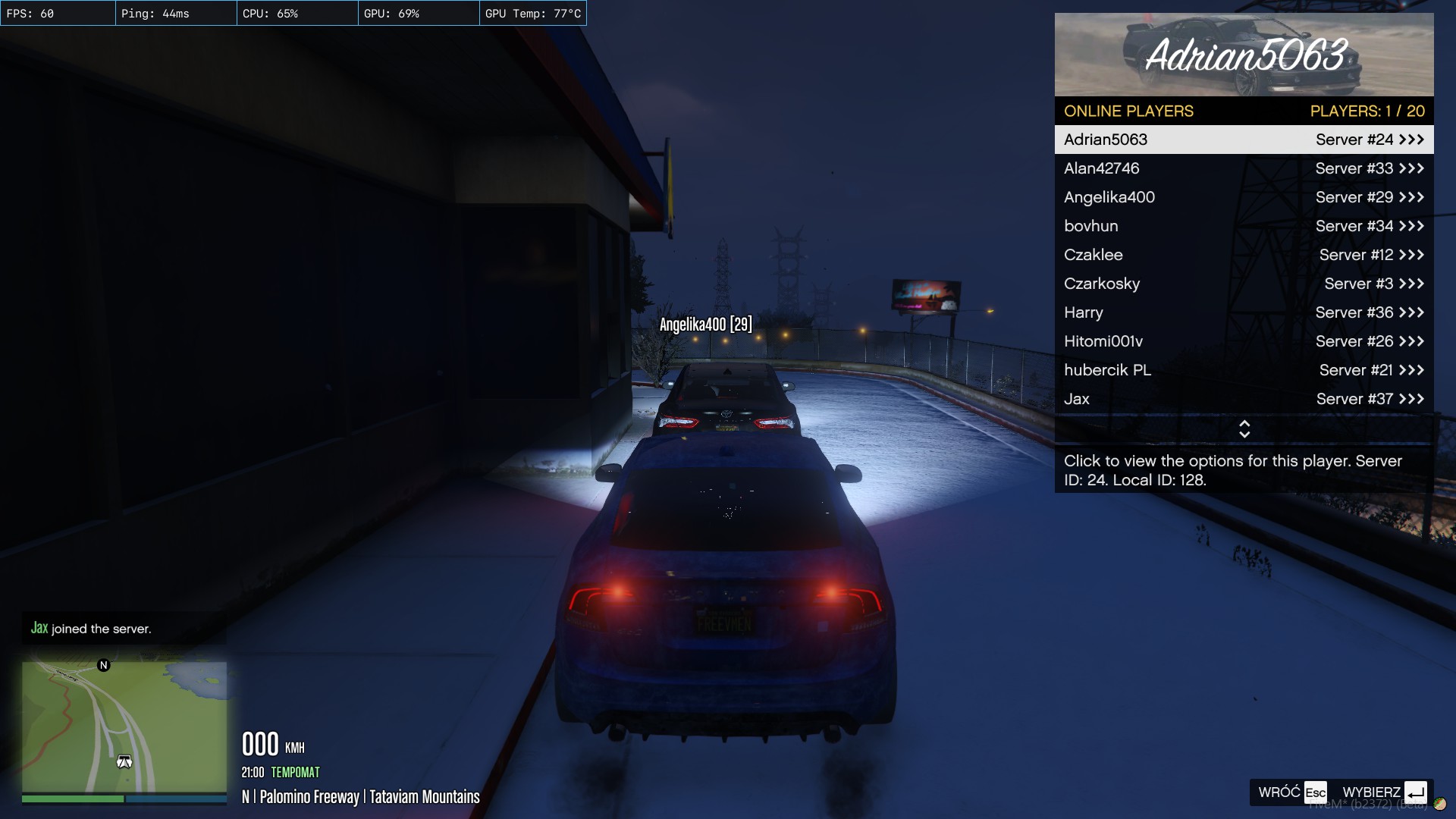Confirm selection with WYBIERZ
1456x819 pixels.
click(x=1384, y=792)
